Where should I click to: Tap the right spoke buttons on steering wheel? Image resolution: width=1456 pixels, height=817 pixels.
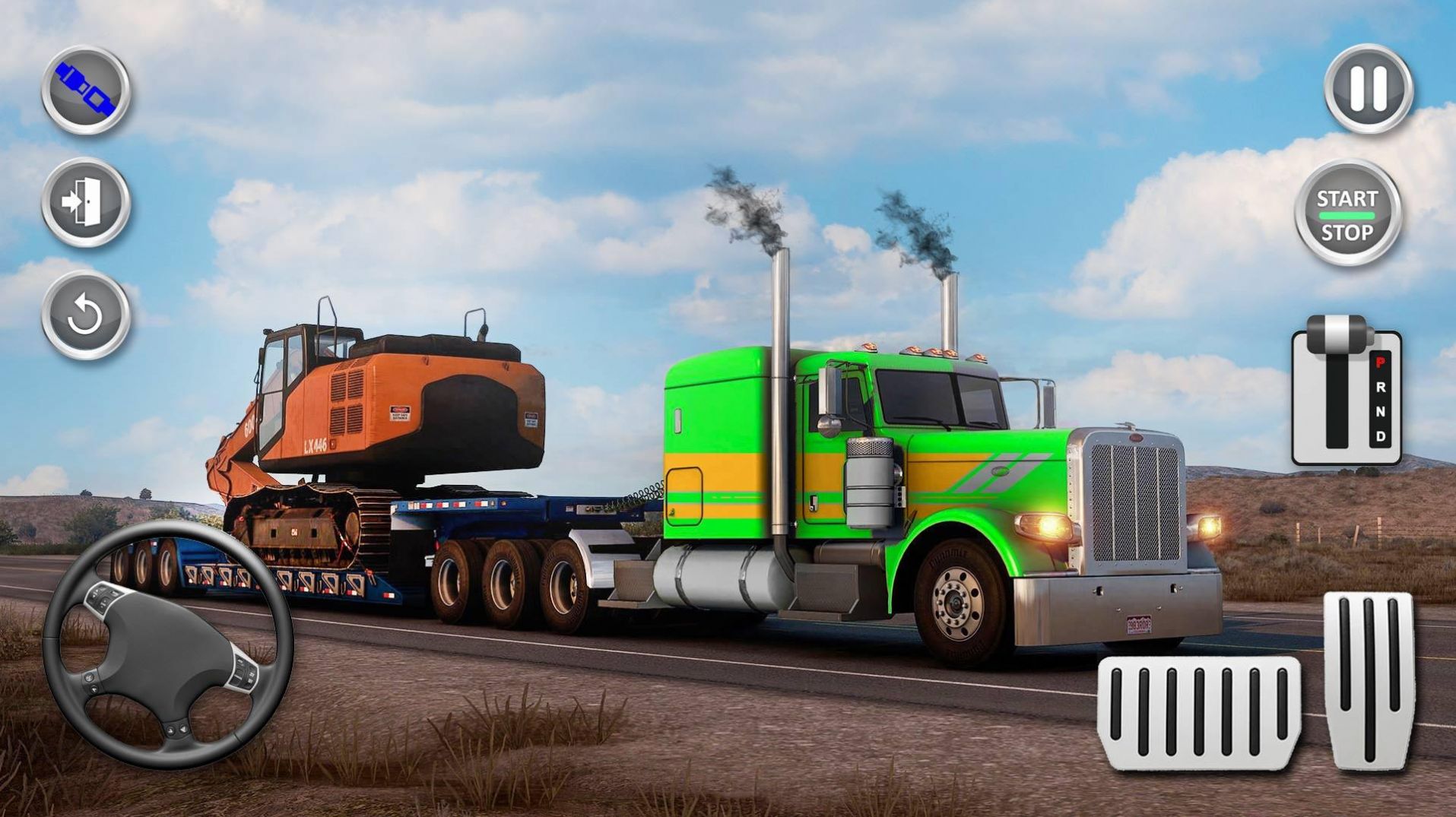(x=243, y=673)
